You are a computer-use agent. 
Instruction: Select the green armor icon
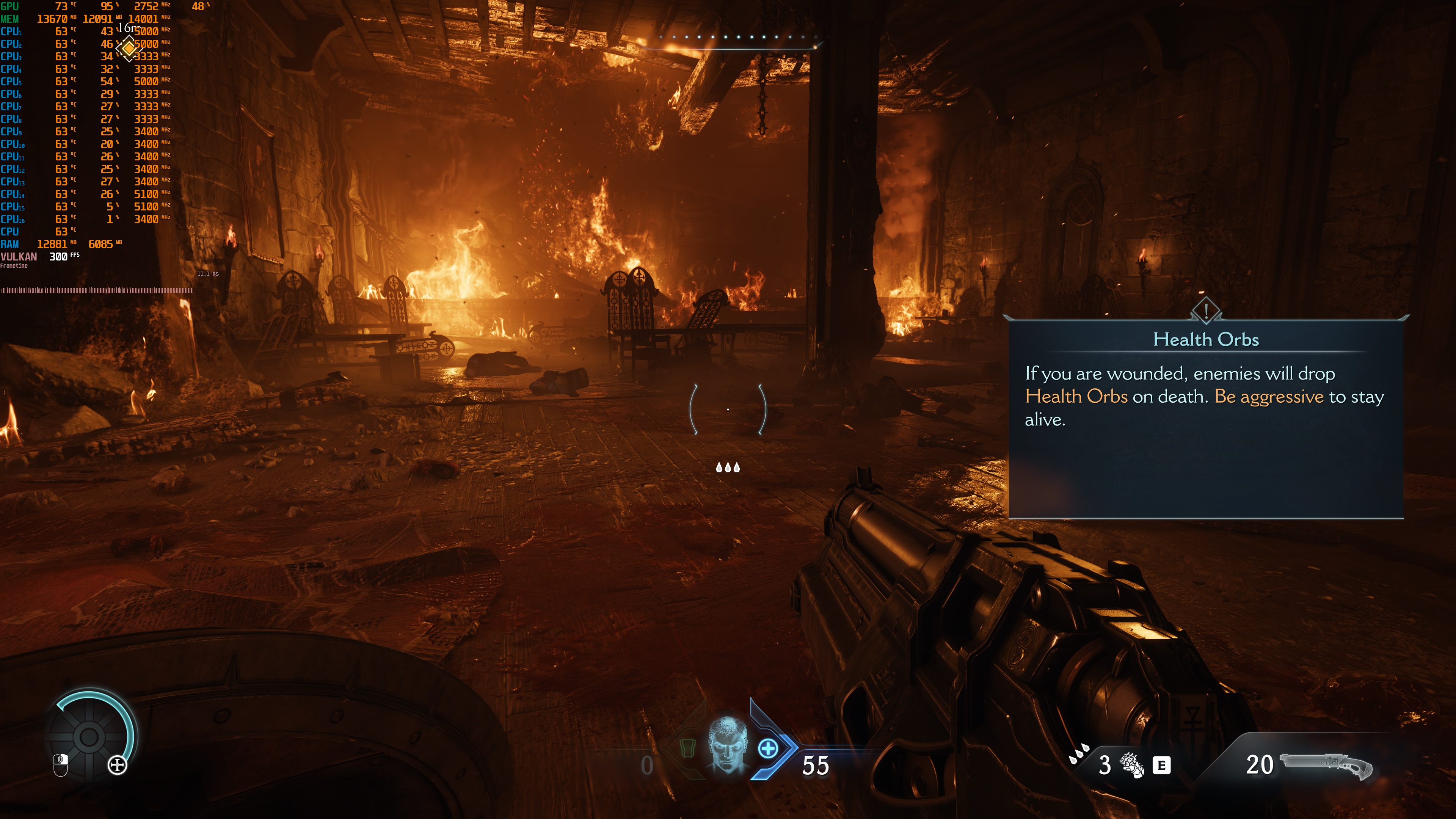point(687,748)
